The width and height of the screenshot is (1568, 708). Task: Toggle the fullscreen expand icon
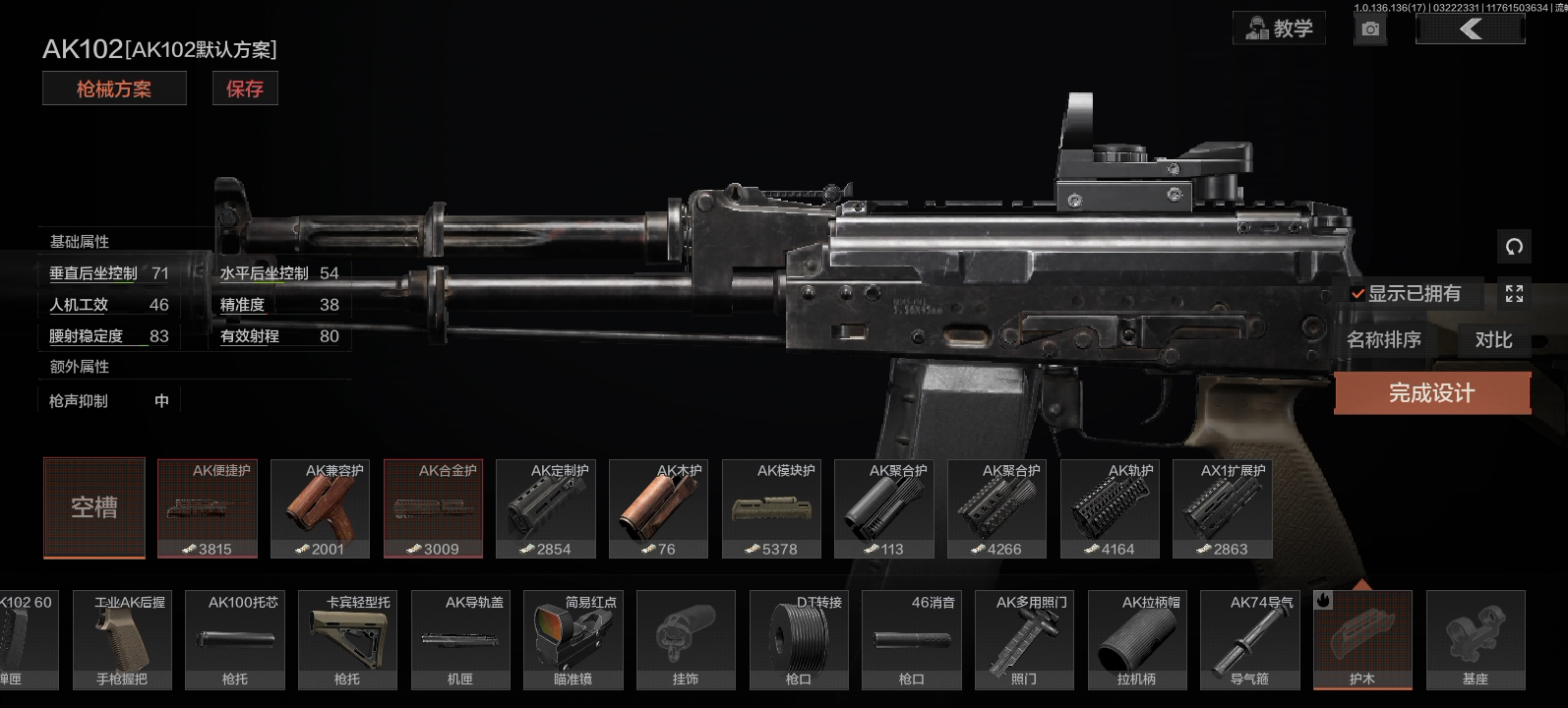click(1514, 293)
